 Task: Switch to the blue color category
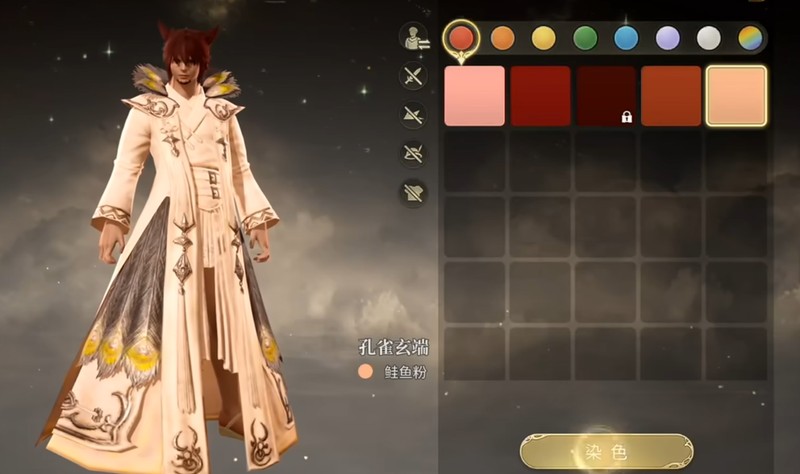[x=626, y=38]
